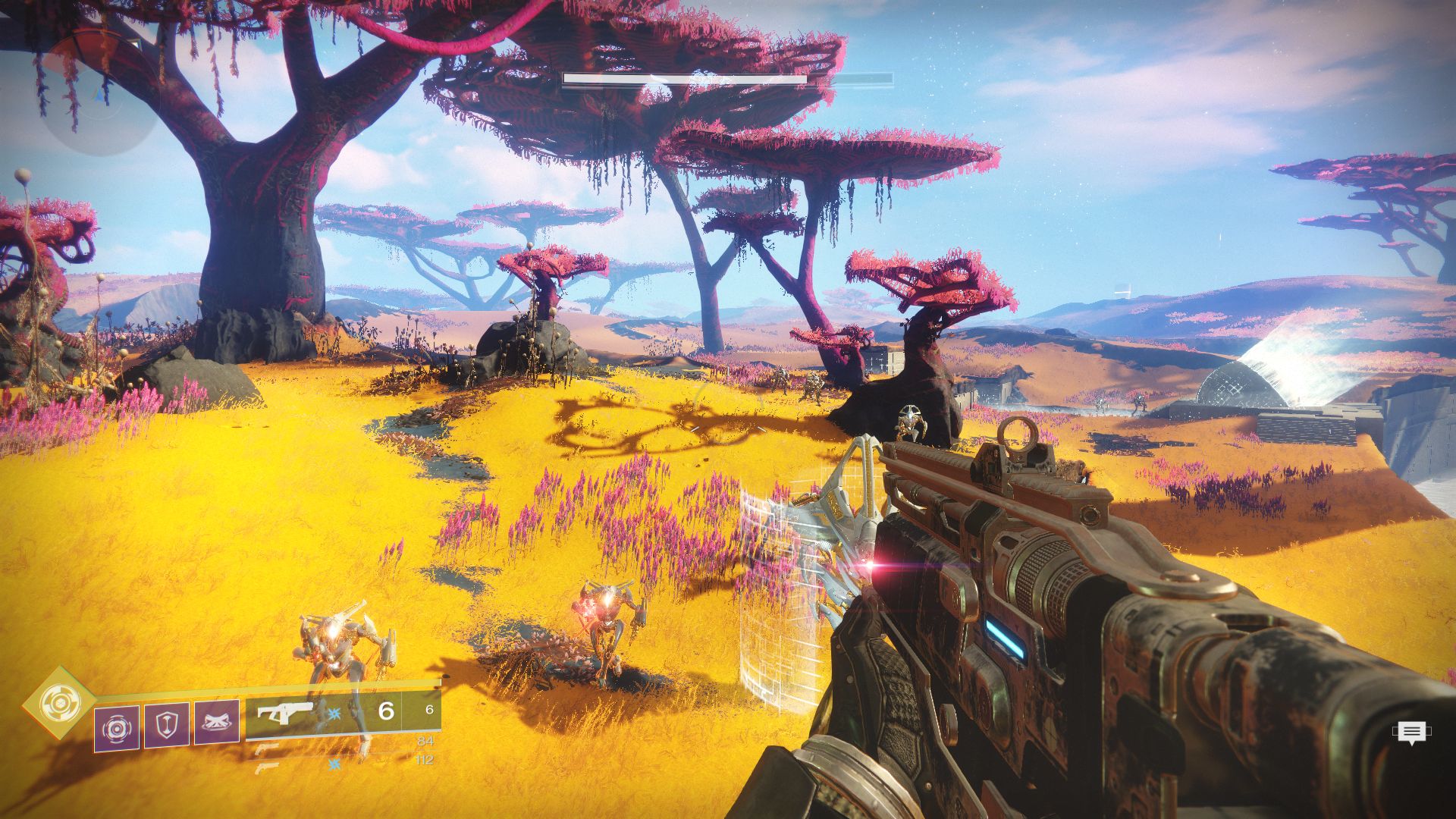Select the equipped weapon icon showing 6 rounds

click(284, 713)
